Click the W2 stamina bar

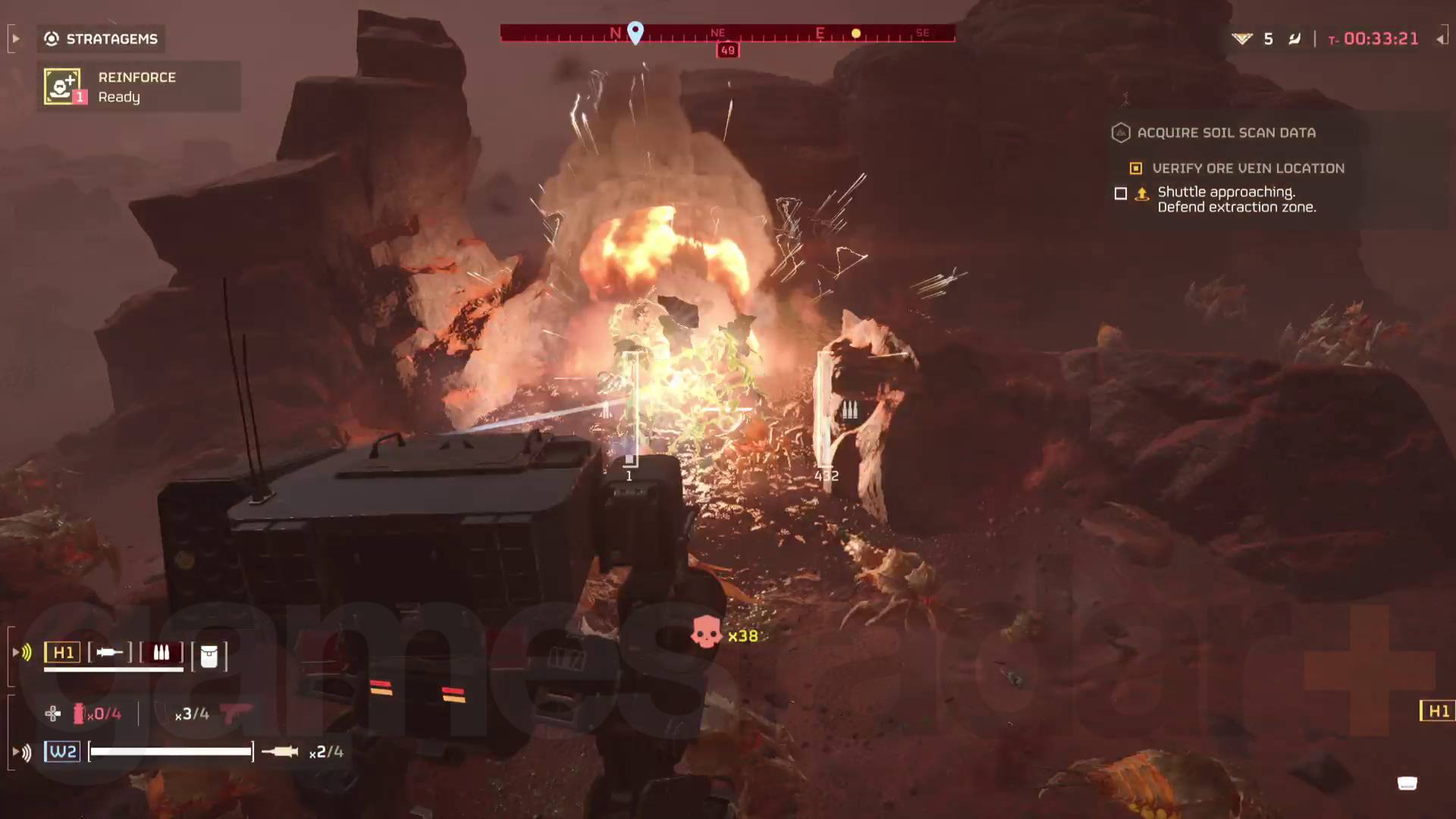click(x=170, y=752)
